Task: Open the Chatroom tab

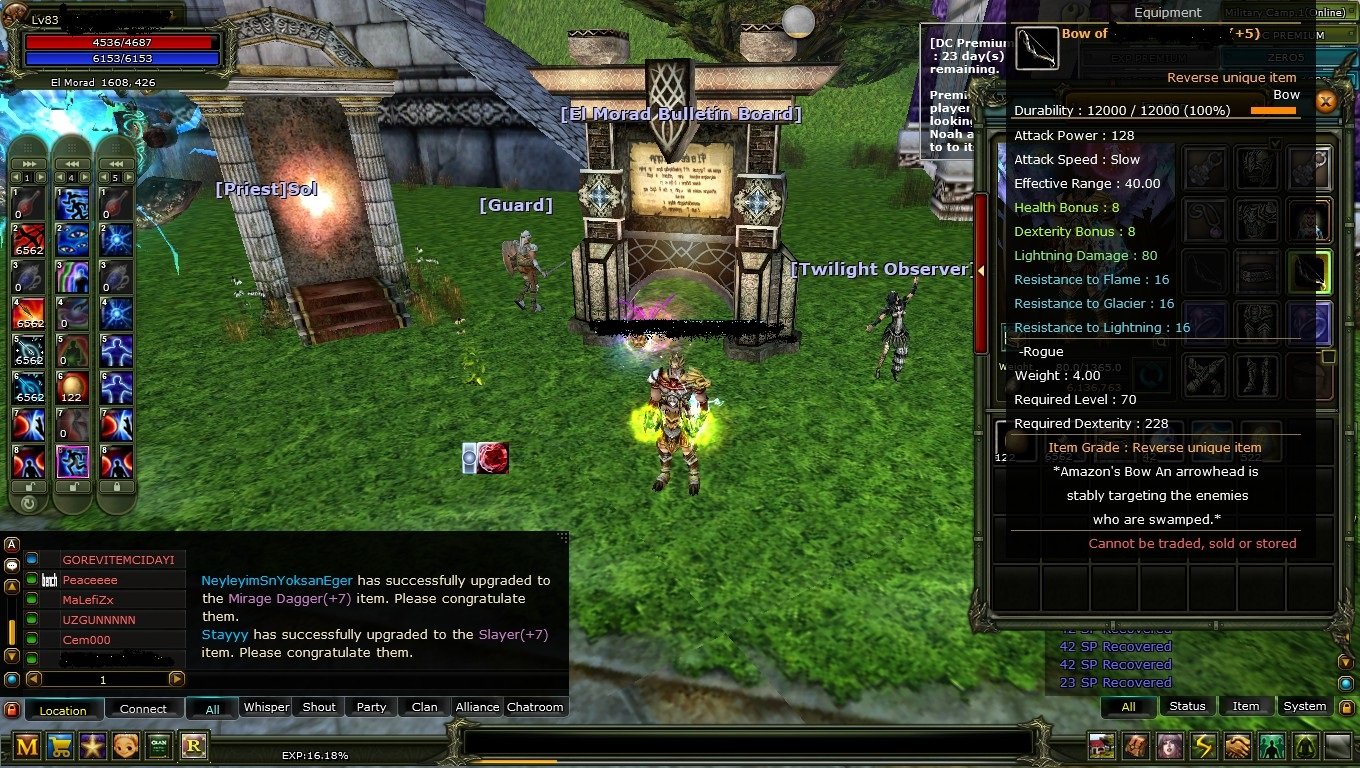Action: tap(535, 707)
